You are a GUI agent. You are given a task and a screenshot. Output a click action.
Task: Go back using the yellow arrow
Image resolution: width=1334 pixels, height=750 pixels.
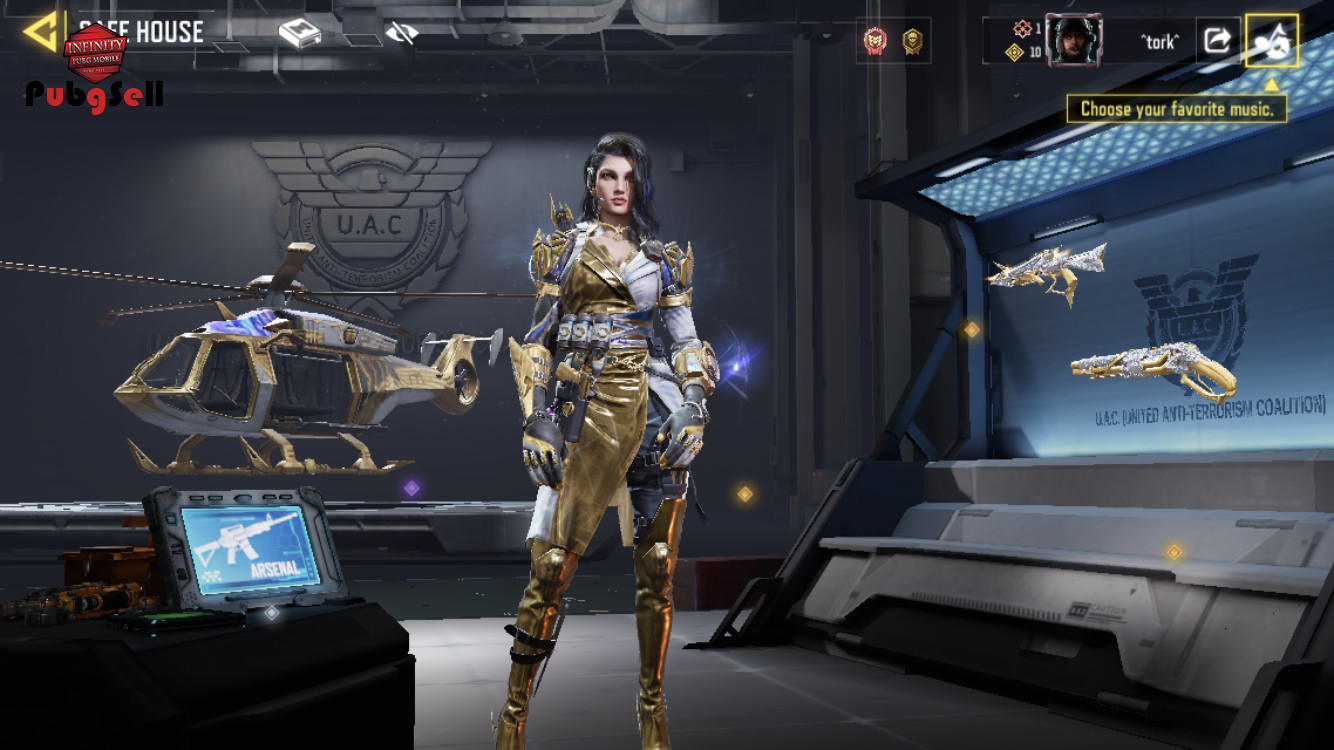coord(41,32)
